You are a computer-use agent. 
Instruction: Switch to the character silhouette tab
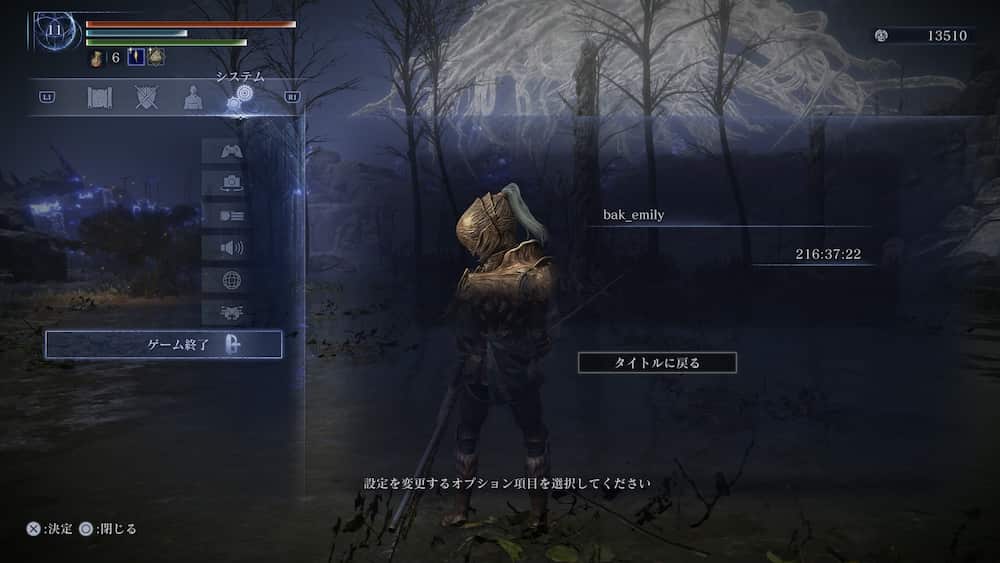pos(193,97)
